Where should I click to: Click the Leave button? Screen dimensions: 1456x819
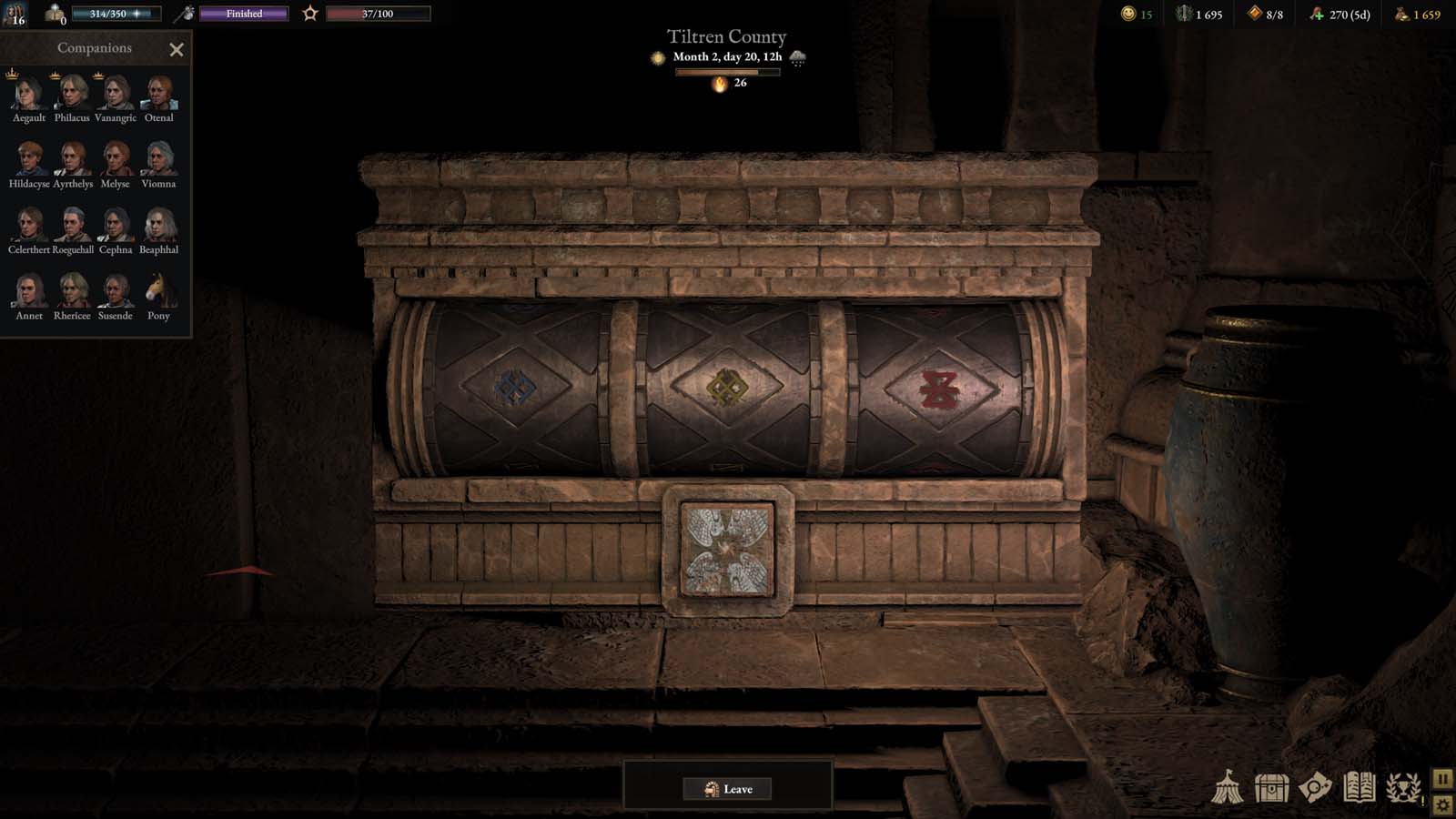[728, 789]
